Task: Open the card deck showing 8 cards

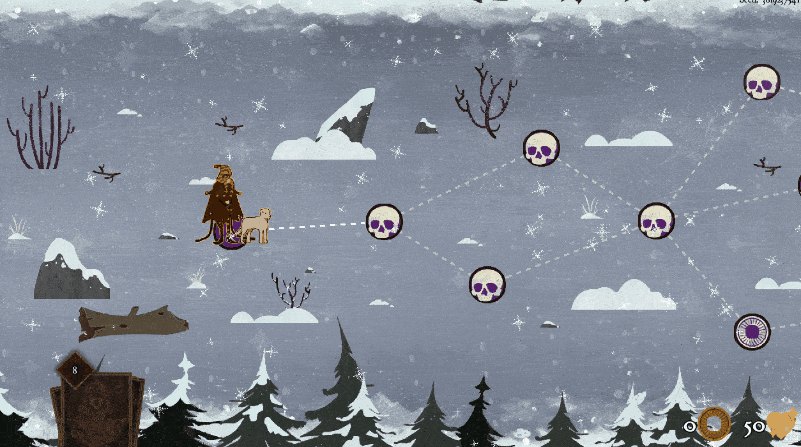Action: click(97, 407)
